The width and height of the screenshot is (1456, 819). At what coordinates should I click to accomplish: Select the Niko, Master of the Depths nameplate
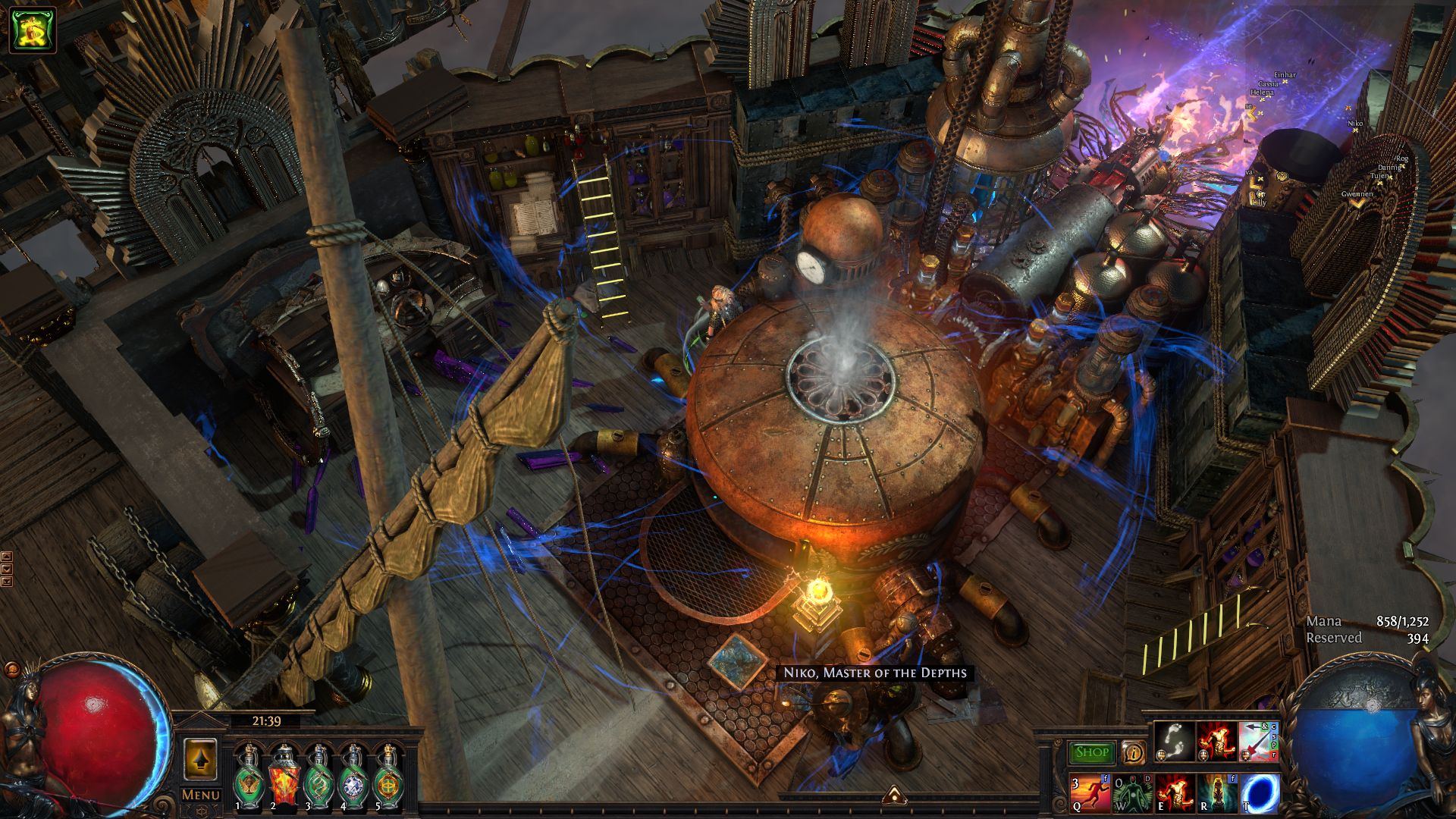point(874,673)
